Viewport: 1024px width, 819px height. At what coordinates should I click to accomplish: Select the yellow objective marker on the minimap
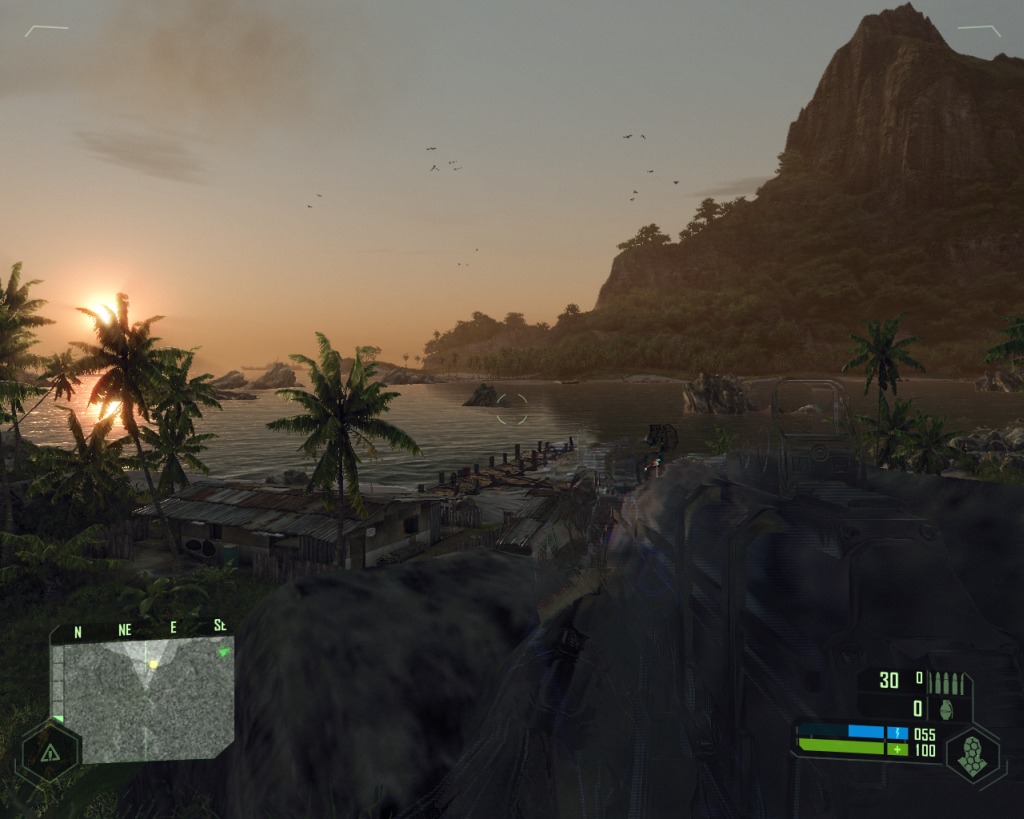point(153,664)
